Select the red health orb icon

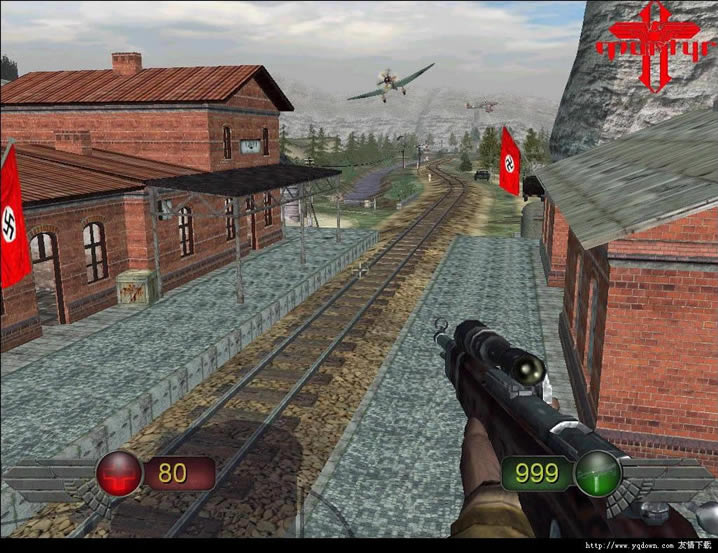119,473
